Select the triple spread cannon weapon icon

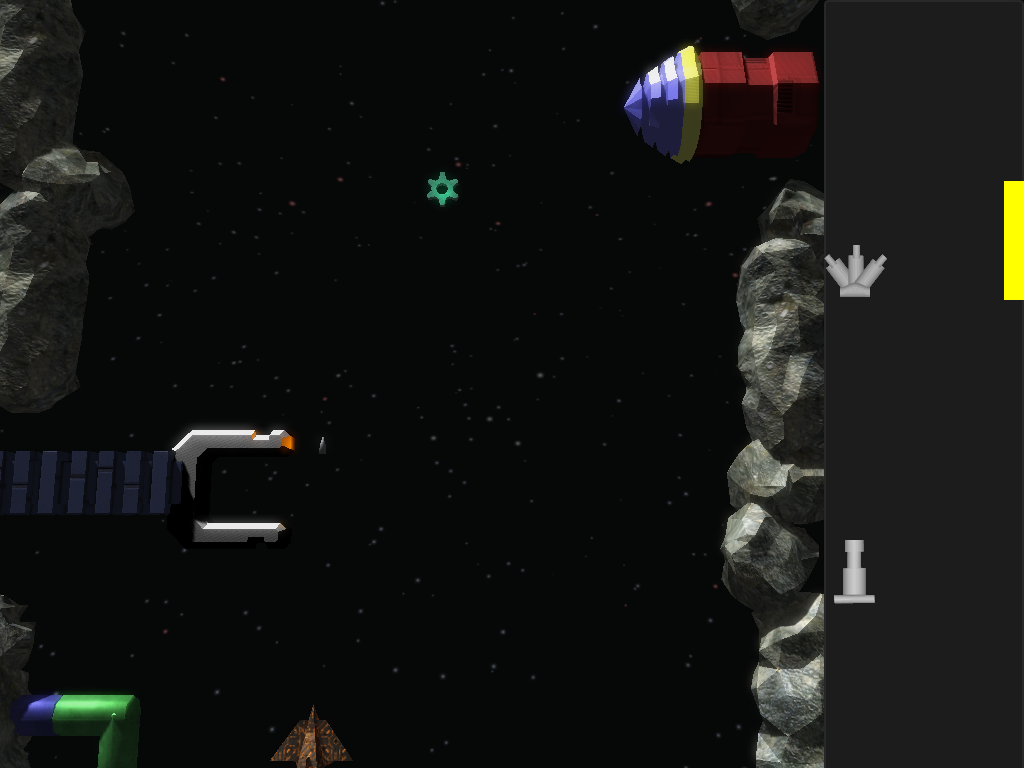click(x=855, y=272)
